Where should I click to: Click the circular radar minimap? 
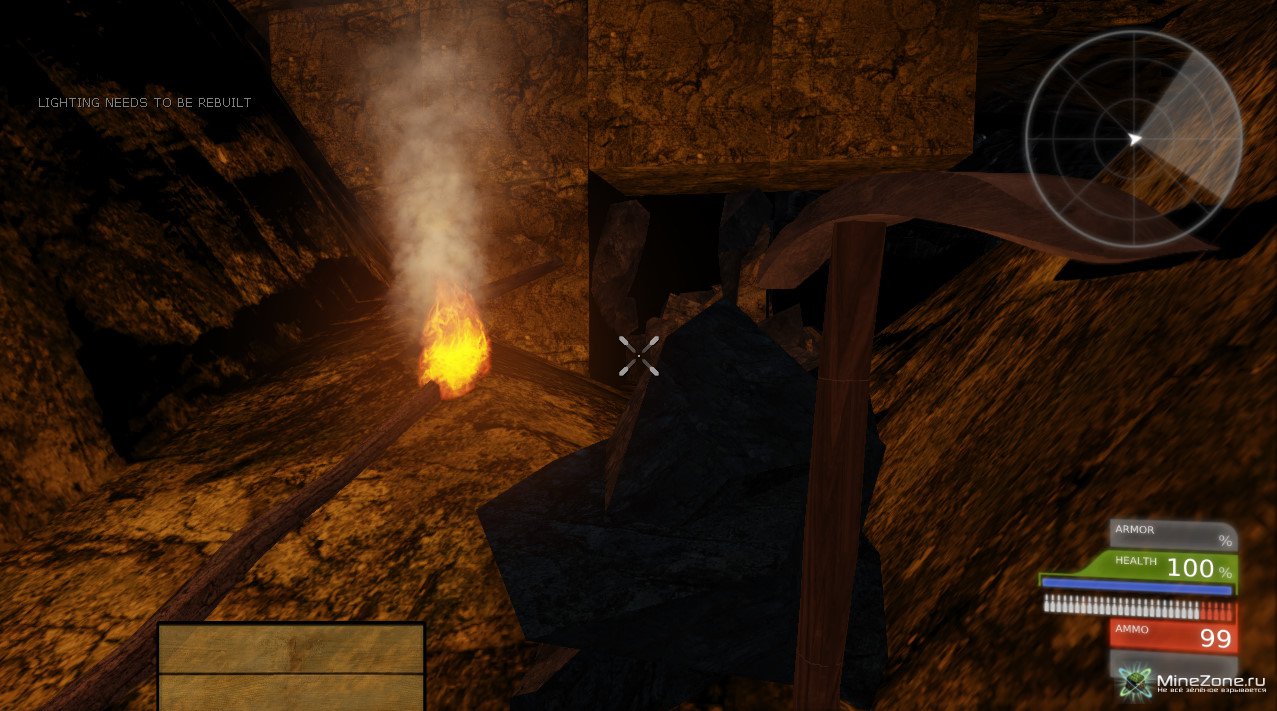click(1133, 139)
